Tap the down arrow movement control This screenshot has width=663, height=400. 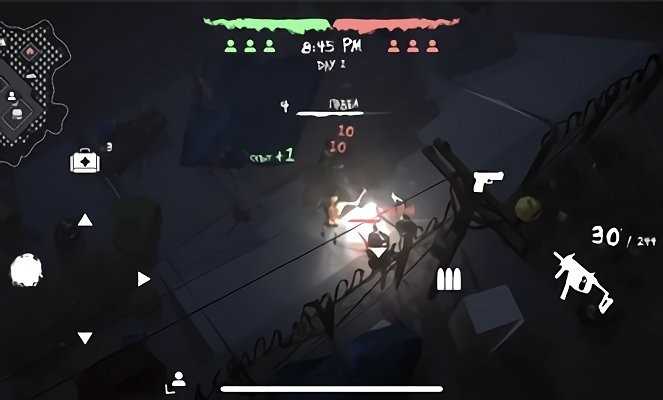tap(85, 338)
